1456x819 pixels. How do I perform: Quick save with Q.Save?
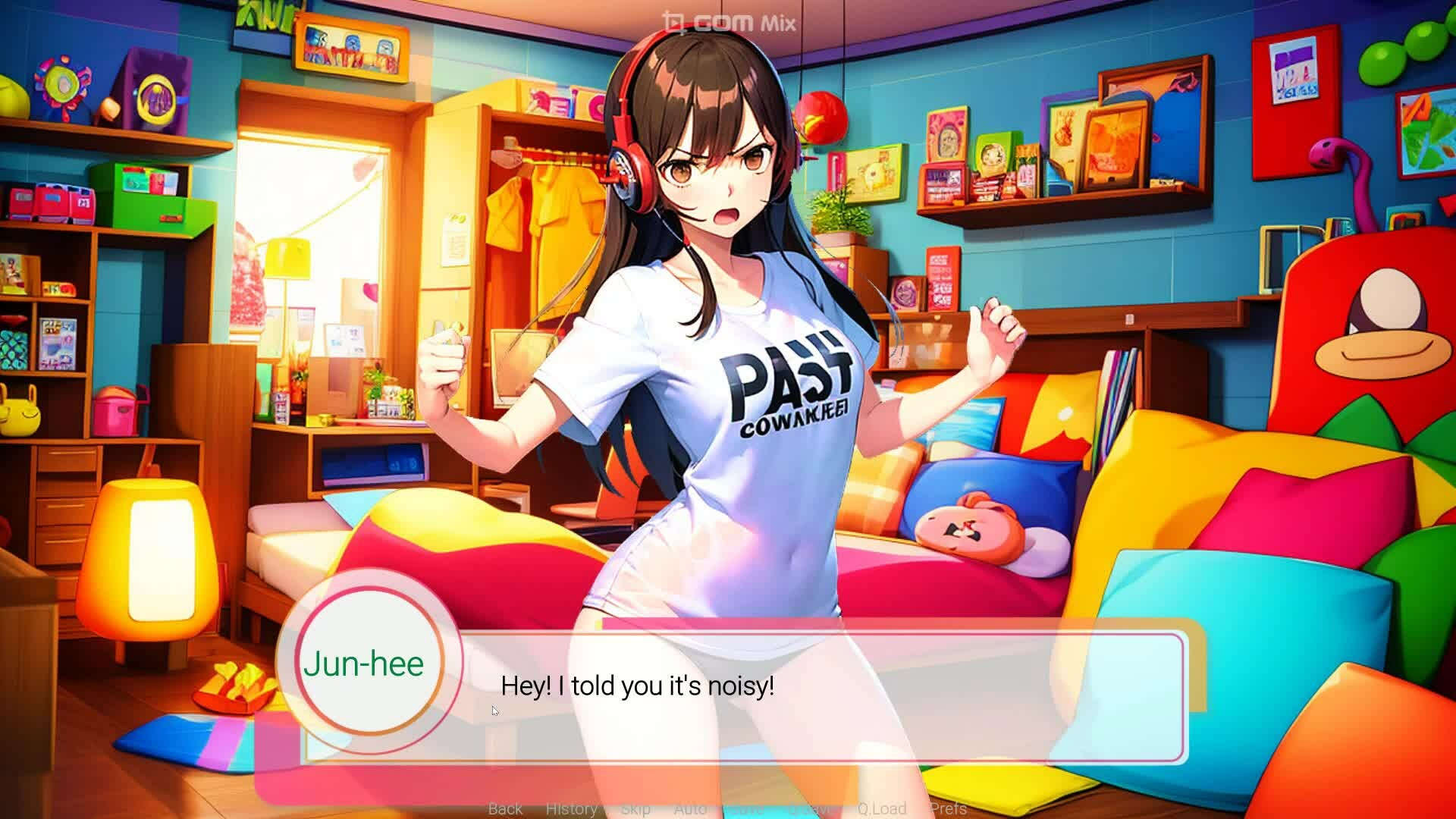coord(811,808)
